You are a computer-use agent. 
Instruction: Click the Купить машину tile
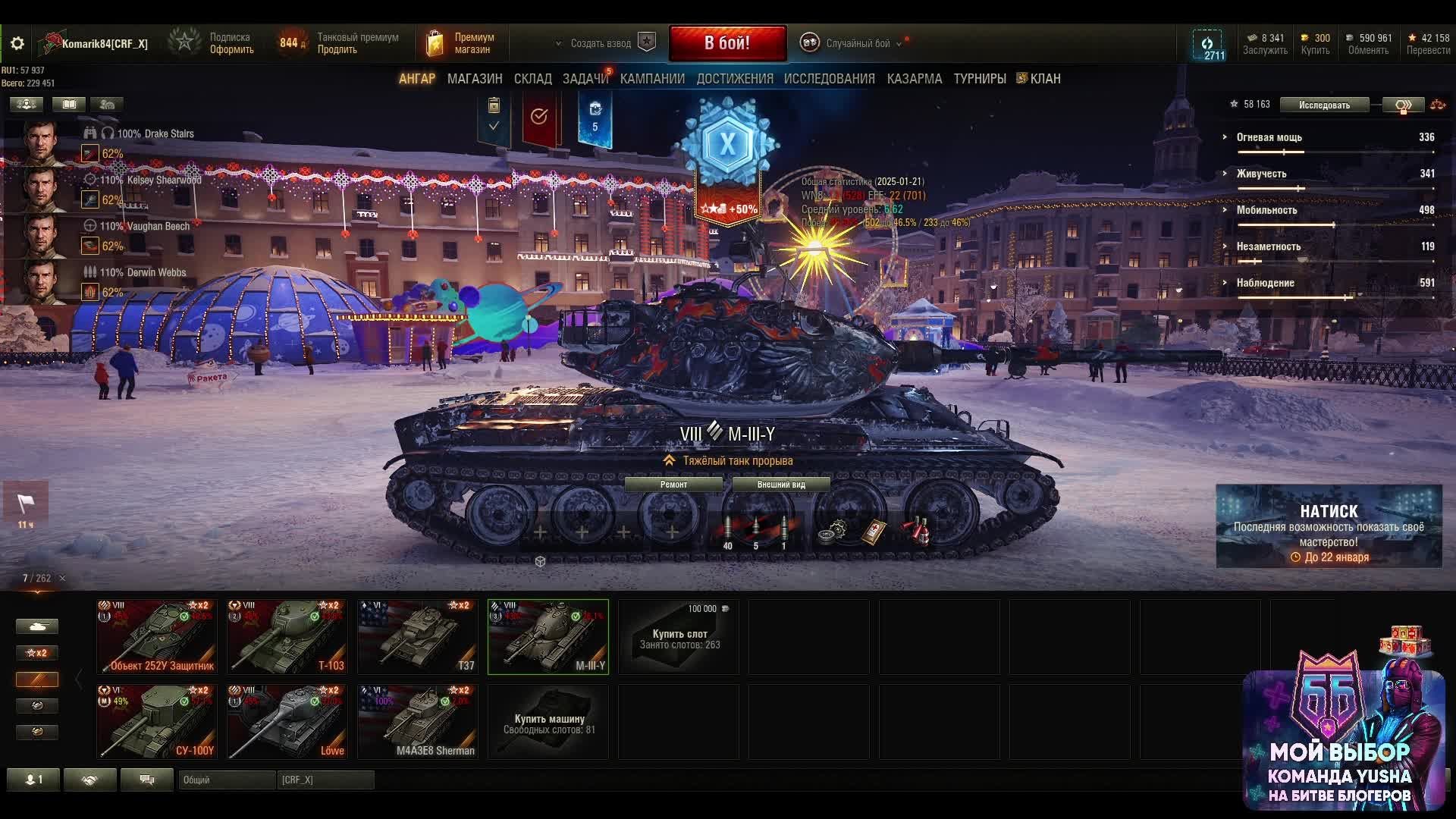click(548, 723)
